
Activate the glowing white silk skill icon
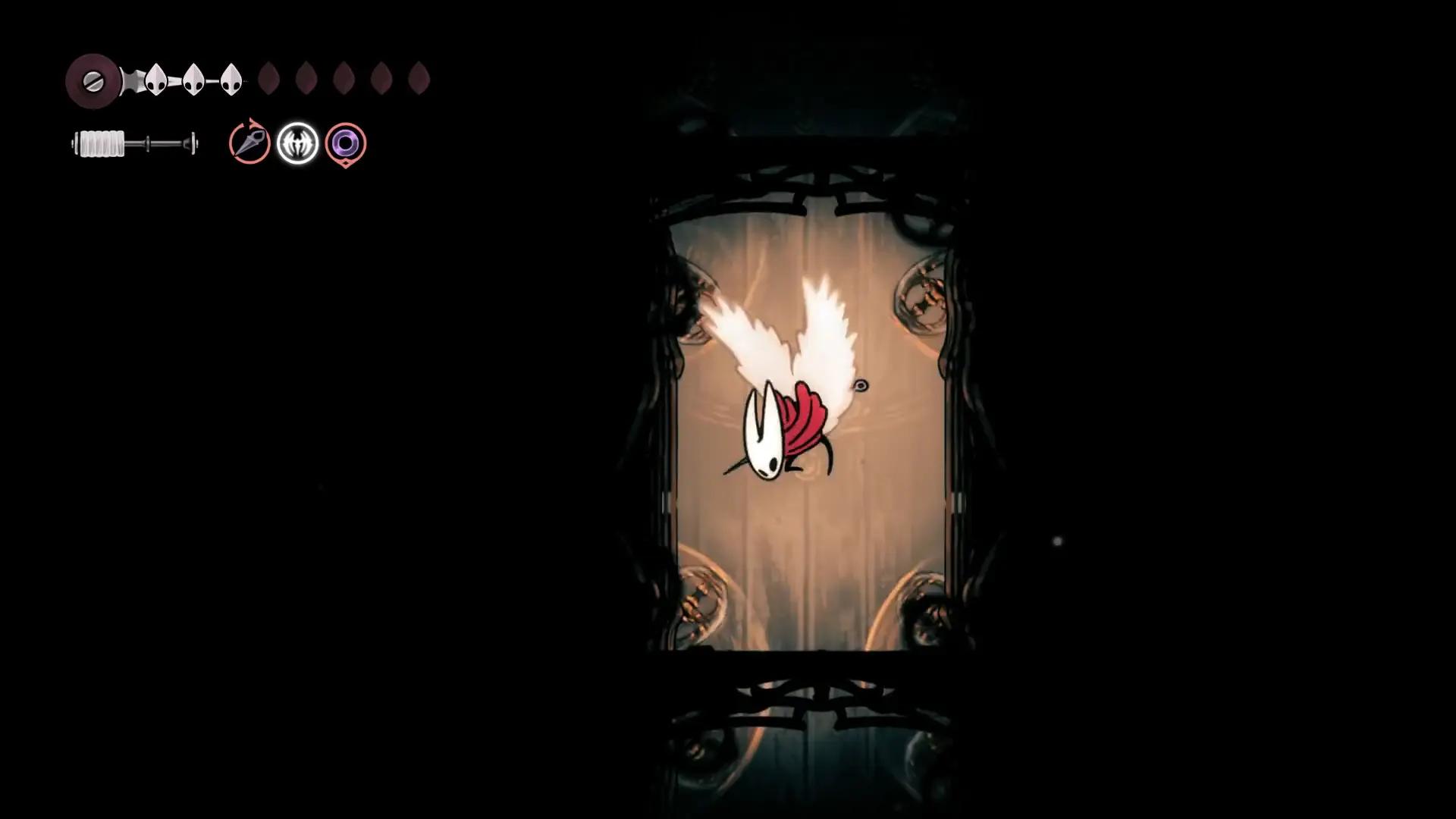click(297, 143)
